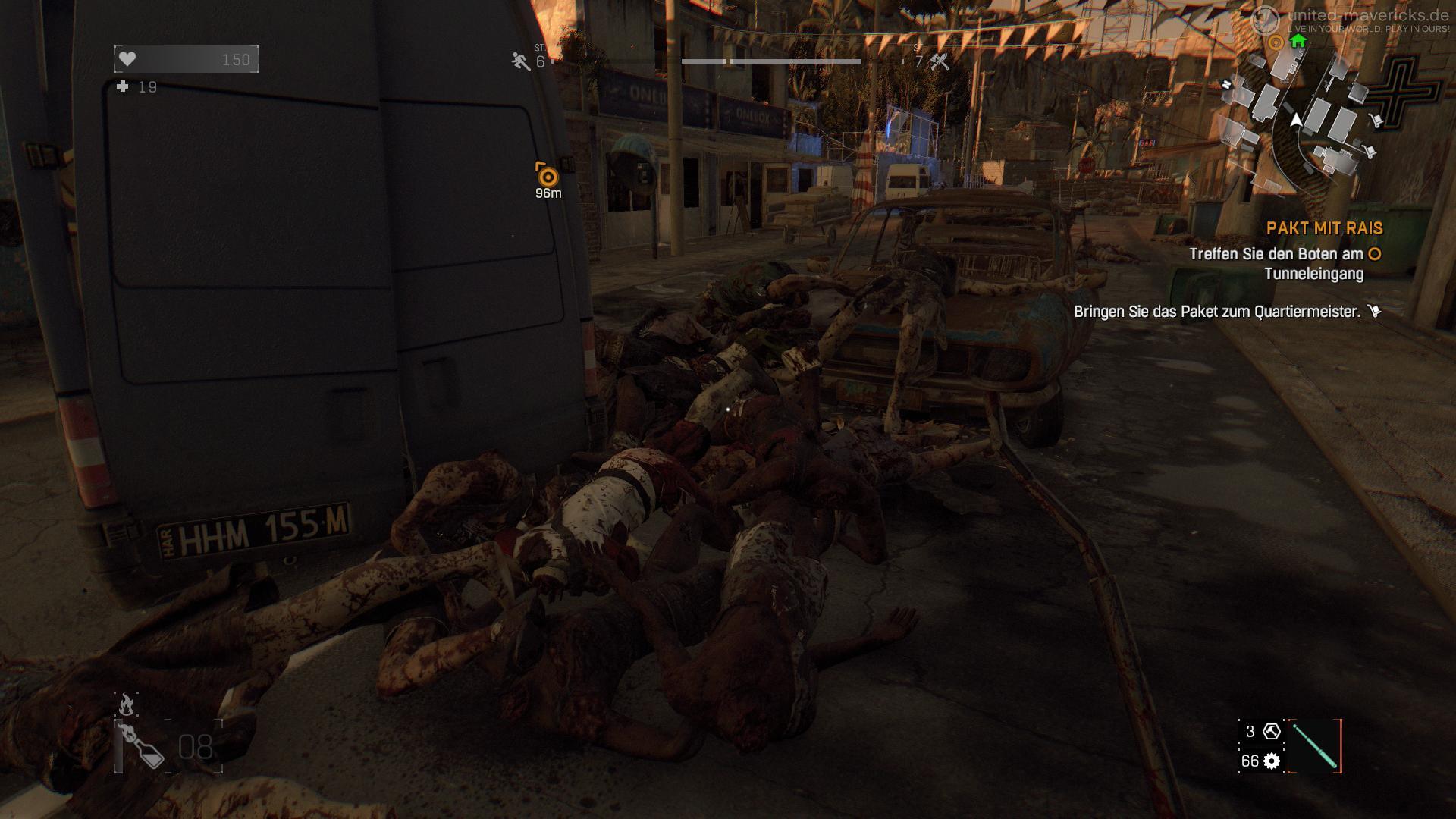1456x819 pixels.
Task: Select the Molotov cocktail item slot
Action: coord(143,746)
